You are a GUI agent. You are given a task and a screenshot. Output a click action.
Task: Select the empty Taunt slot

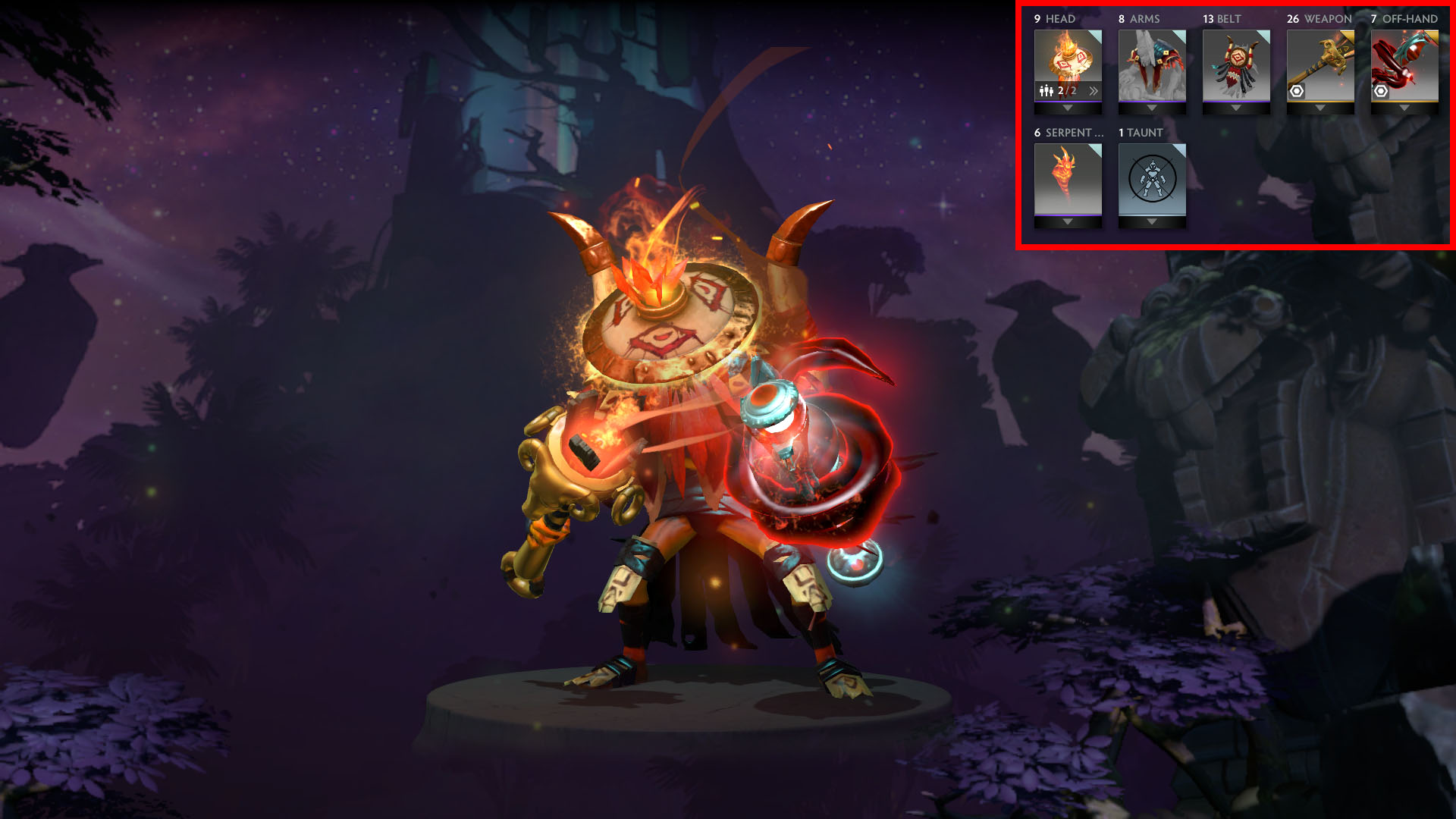pyautogui.click(x=1151, y=178)
